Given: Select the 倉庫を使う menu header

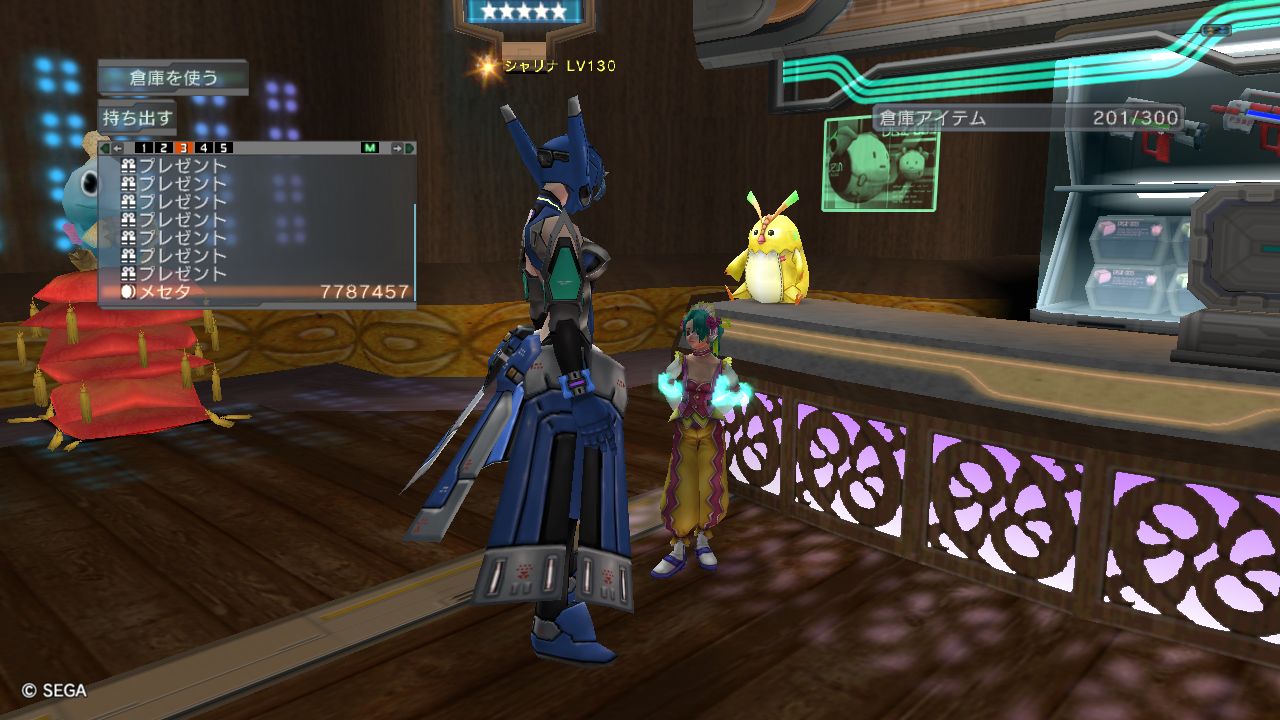Looking at the screenshot, I should click(173, 77).
